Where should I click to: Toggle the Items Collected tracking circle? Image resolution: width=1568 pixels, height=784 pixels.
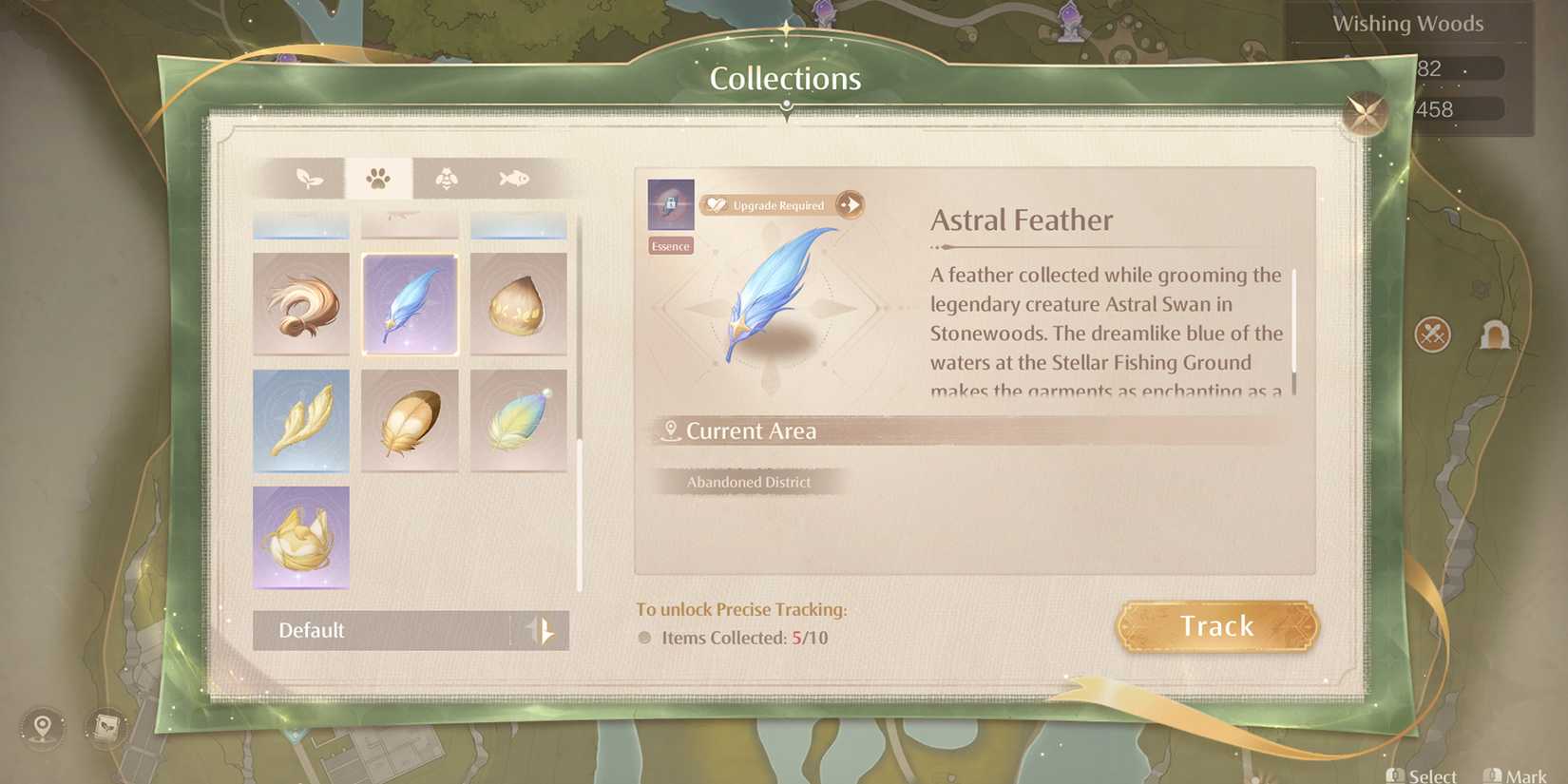pyautogui.click(x=644, y=638)
